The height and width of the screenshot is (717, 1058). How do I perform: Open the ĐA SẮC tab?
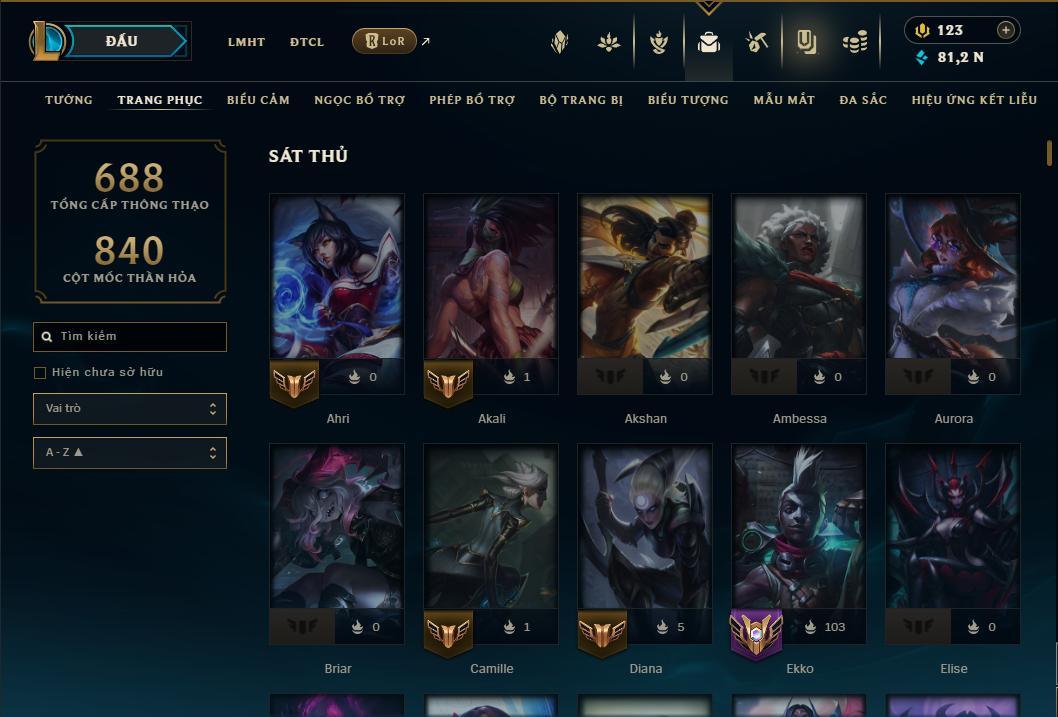click(863, 100)
